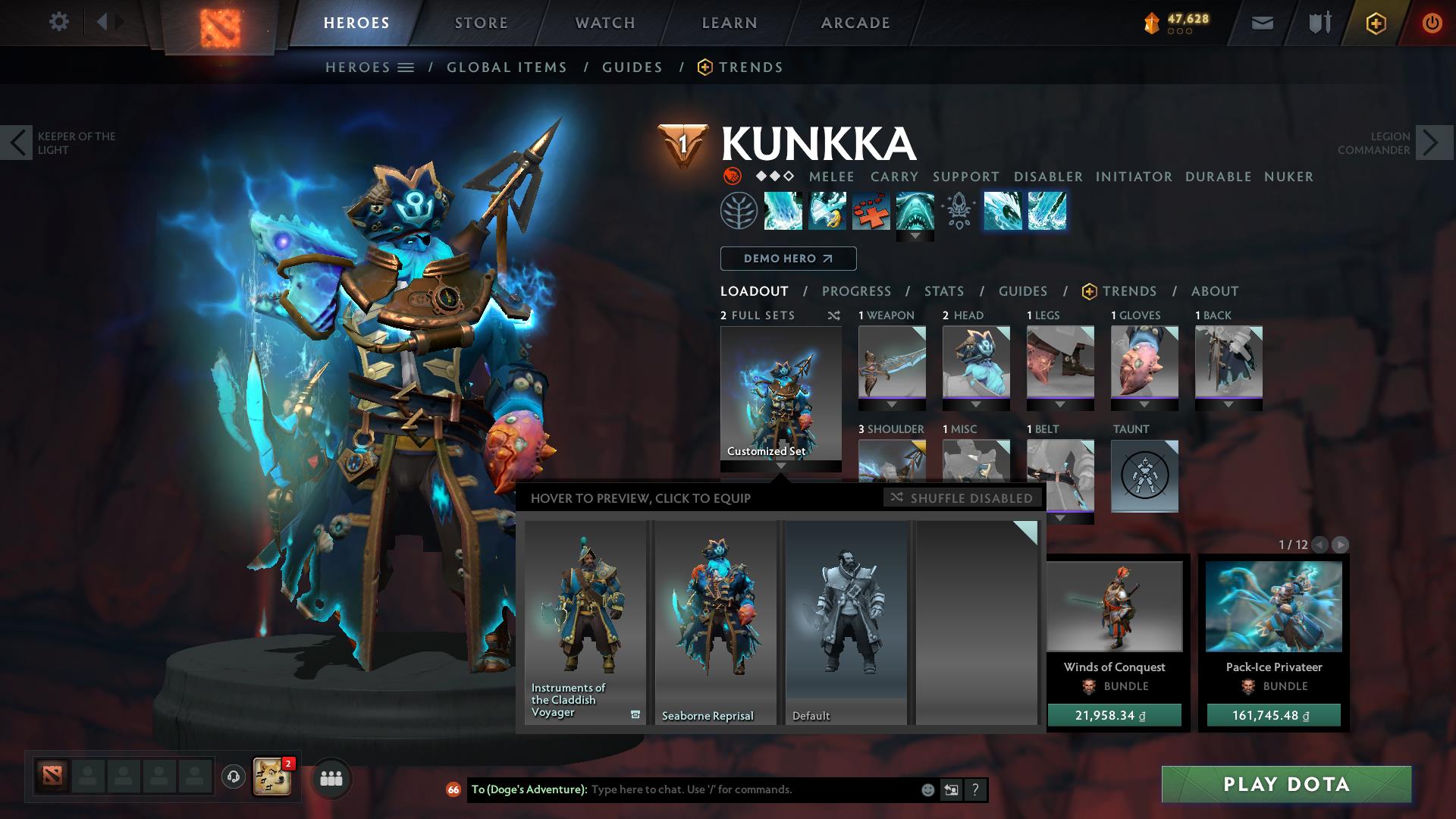
Task: Click the DEMO HERO button
Action: (787, 259)
